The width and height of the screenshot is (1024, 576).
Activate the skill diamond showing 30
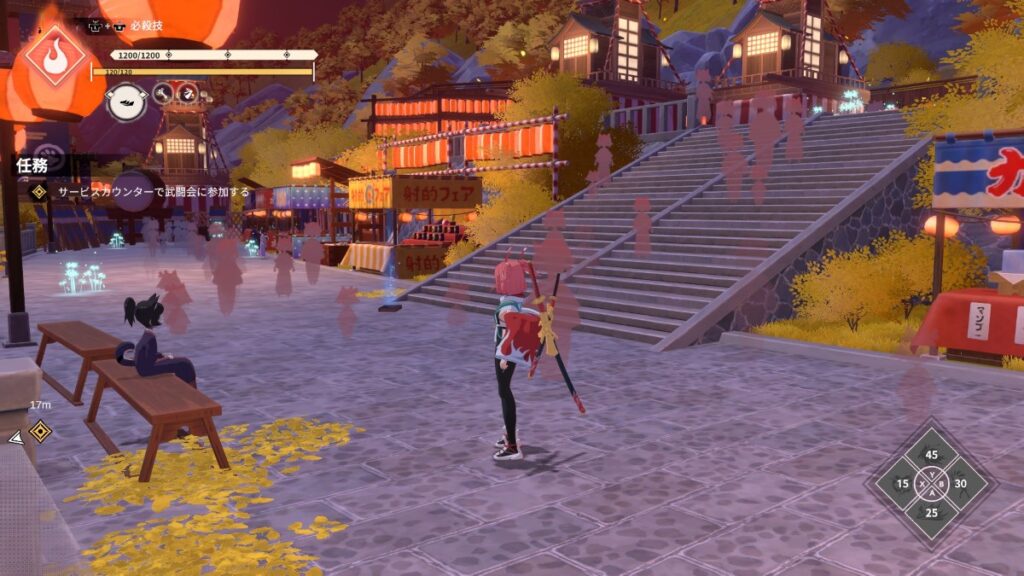click(x=961, y=484)
